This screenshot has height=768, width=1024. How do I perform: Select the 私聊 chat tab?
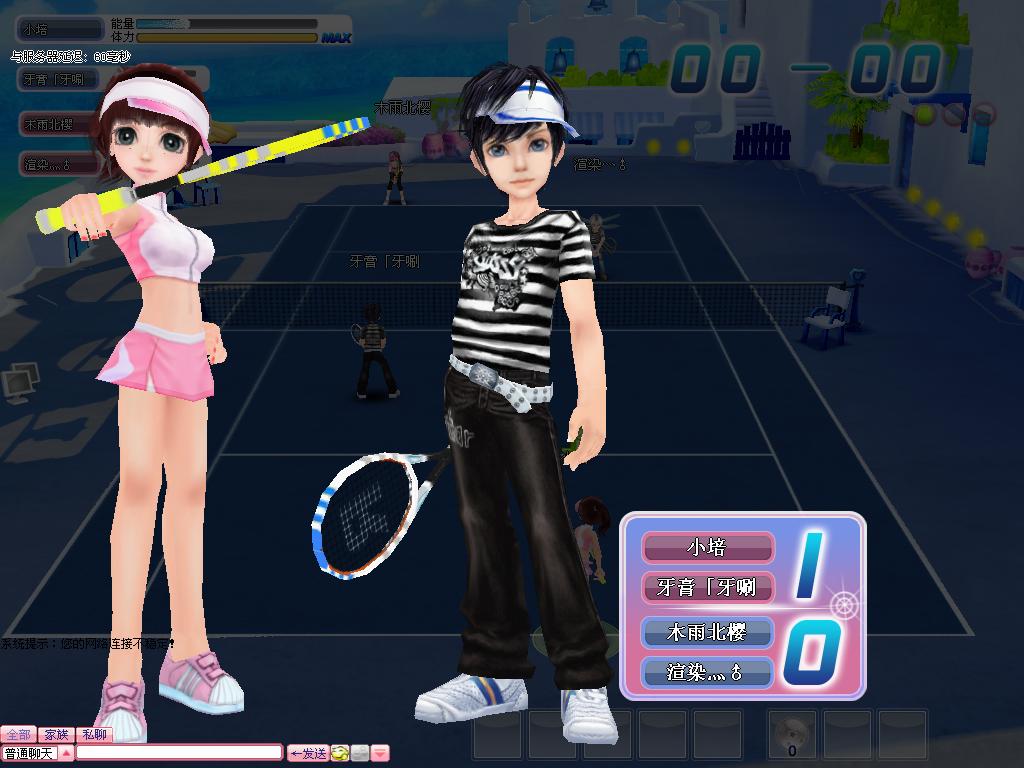[95, 735]
